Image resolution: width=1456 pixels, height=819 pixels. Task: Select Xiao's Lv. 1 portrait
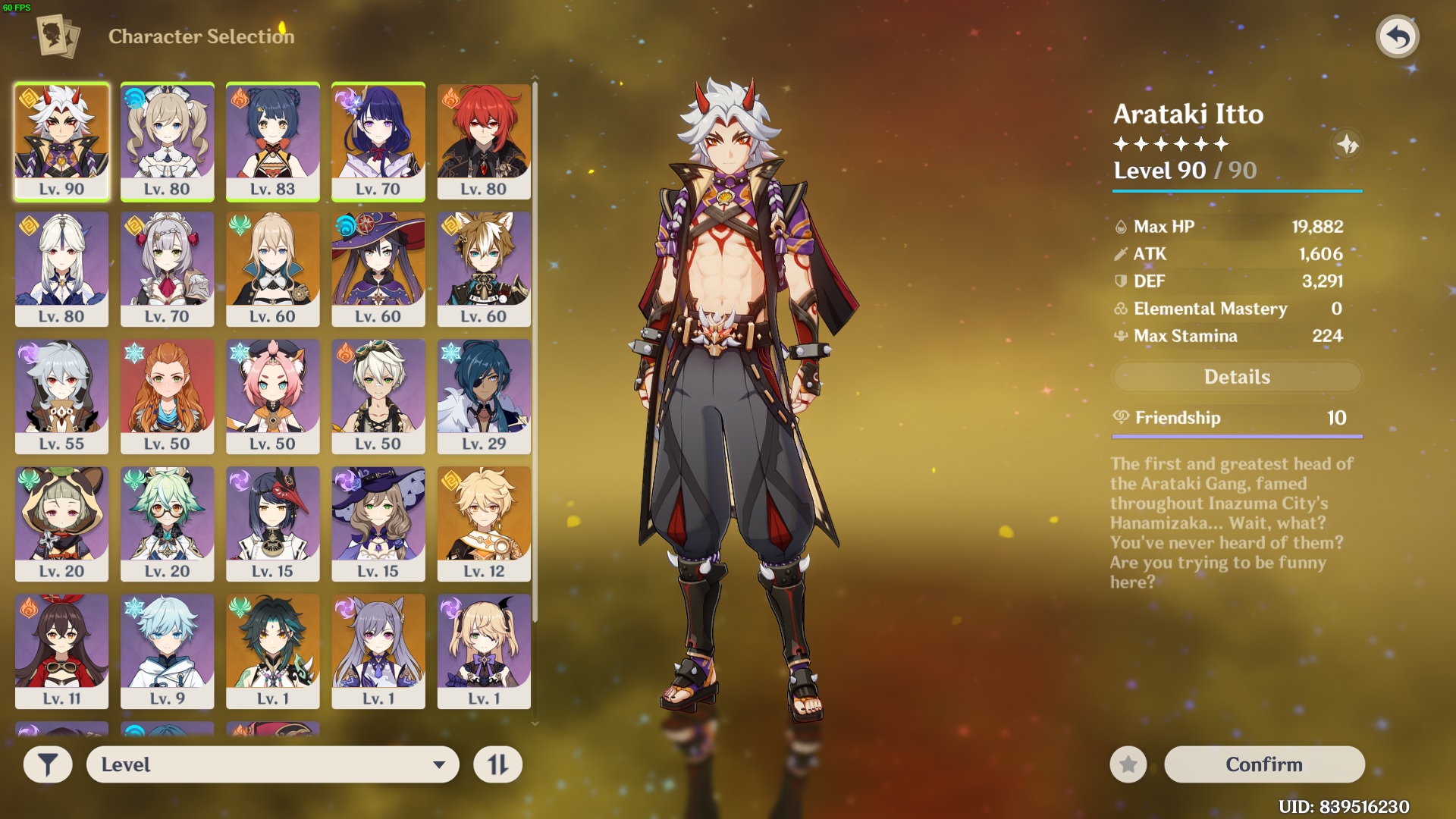click(273, 651)
